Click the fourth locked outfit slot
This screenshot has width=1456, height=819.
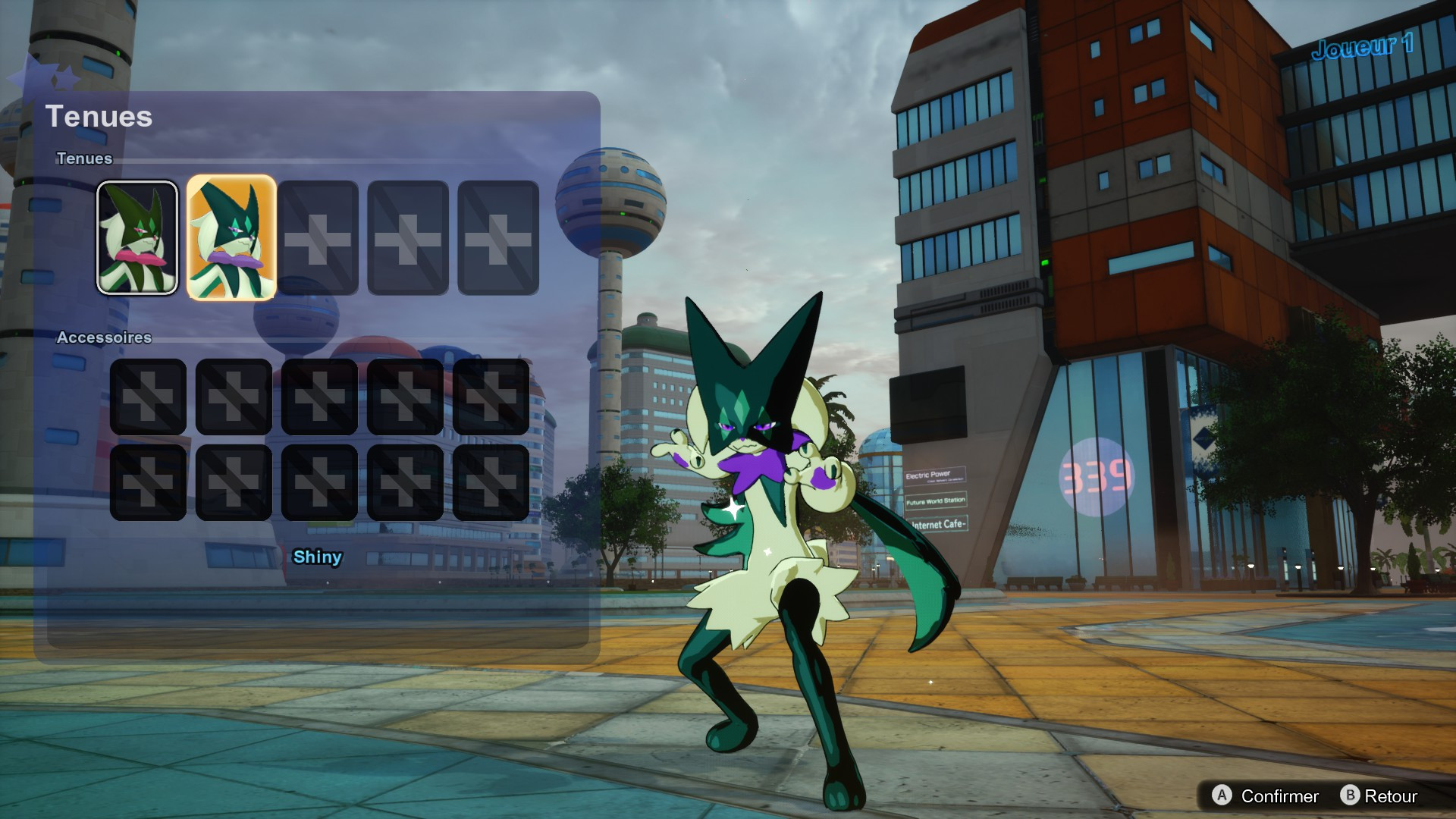point(406,238)
